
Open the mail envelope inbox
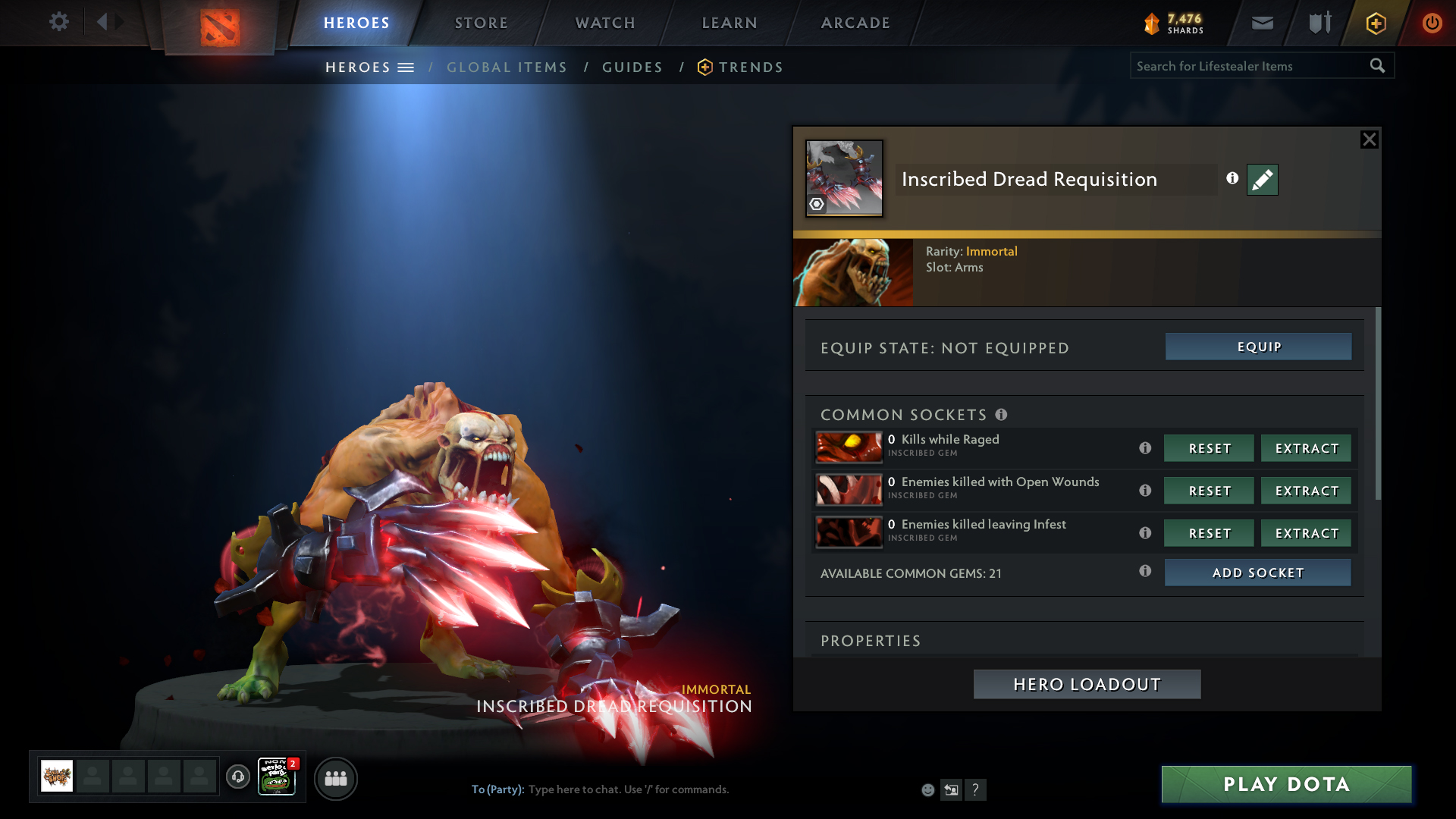coord(1263,23)
